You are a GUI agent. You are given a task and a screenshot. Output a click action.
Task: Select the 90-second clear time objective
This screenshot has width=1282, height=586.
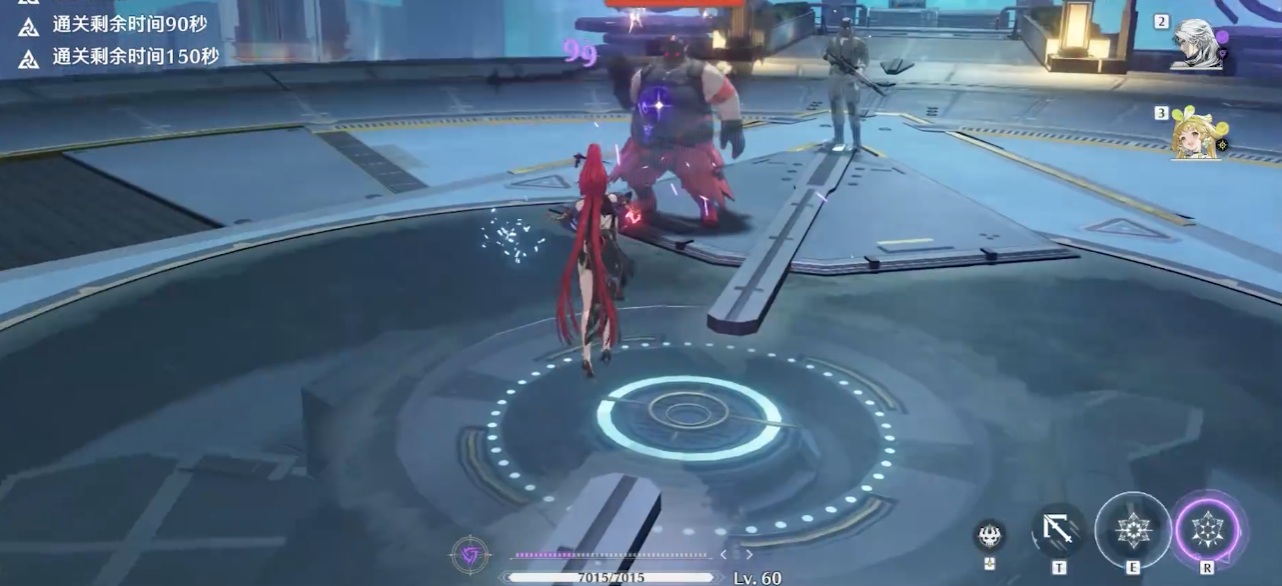coord(130,26)
